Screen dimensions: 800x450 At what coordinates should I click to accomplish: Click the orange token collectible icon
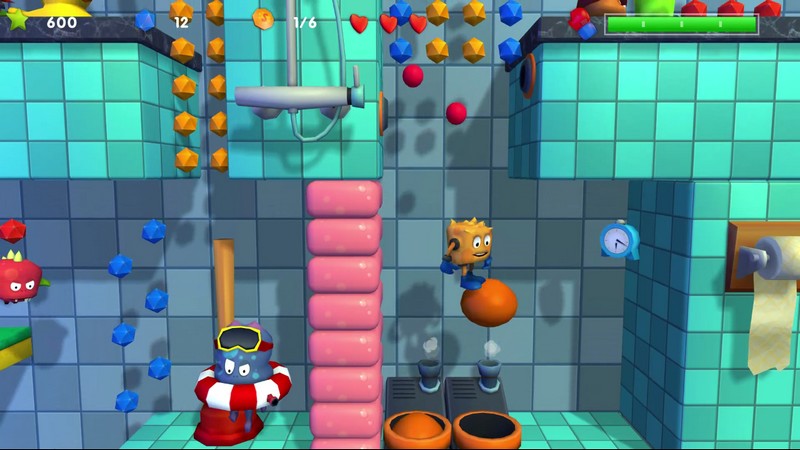coord(263,19)
